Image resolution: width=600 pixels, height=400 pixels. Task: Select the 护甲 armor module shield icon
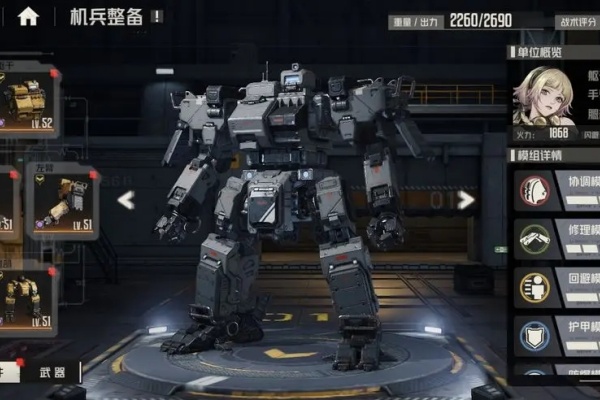click(x=534, y=335)
